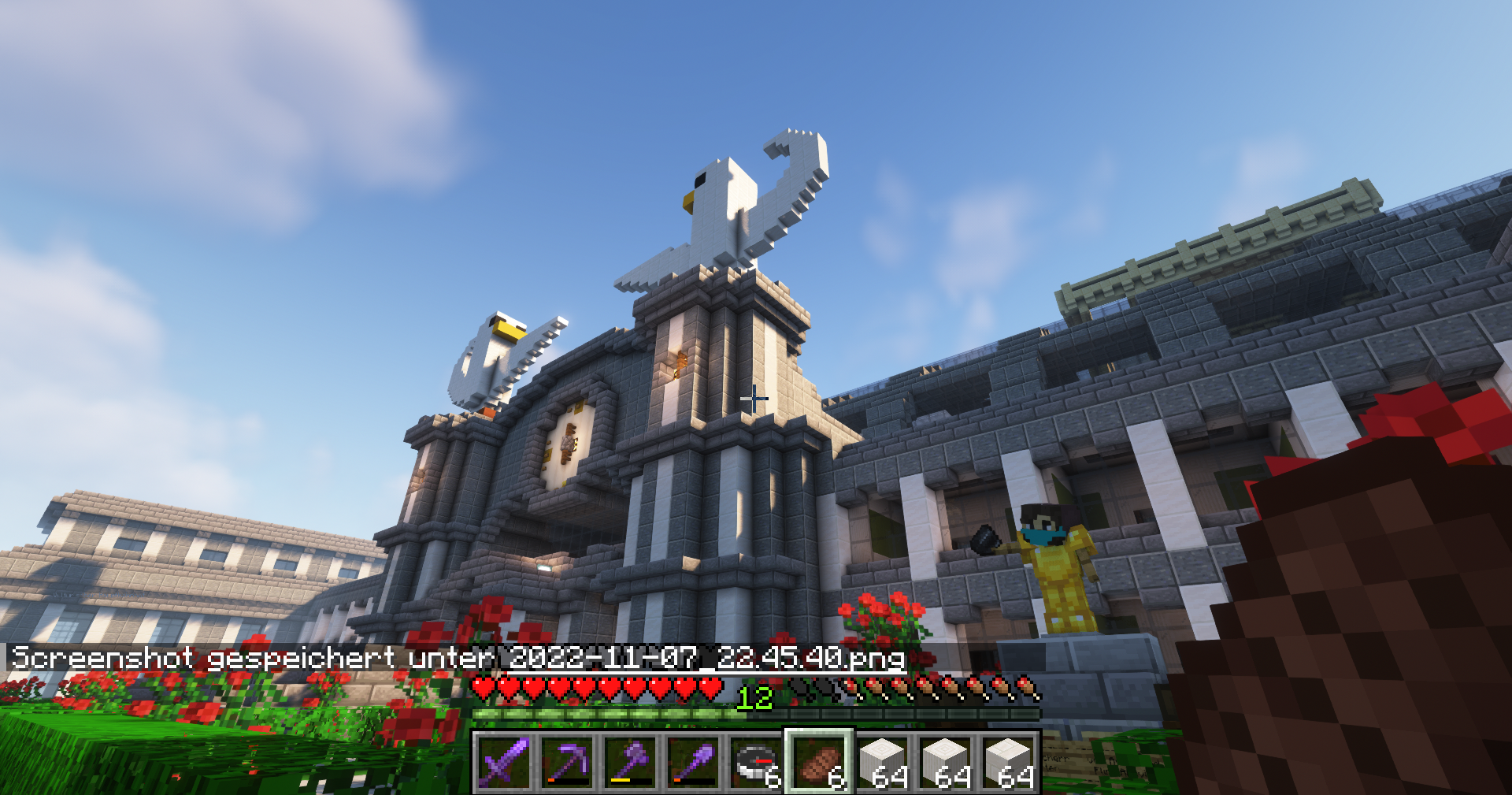This screenshot has height=795, width=1512.
Task: Choose the enchanted axe in the hotbar
Action: pyautogui.click(x=630, y=762)
